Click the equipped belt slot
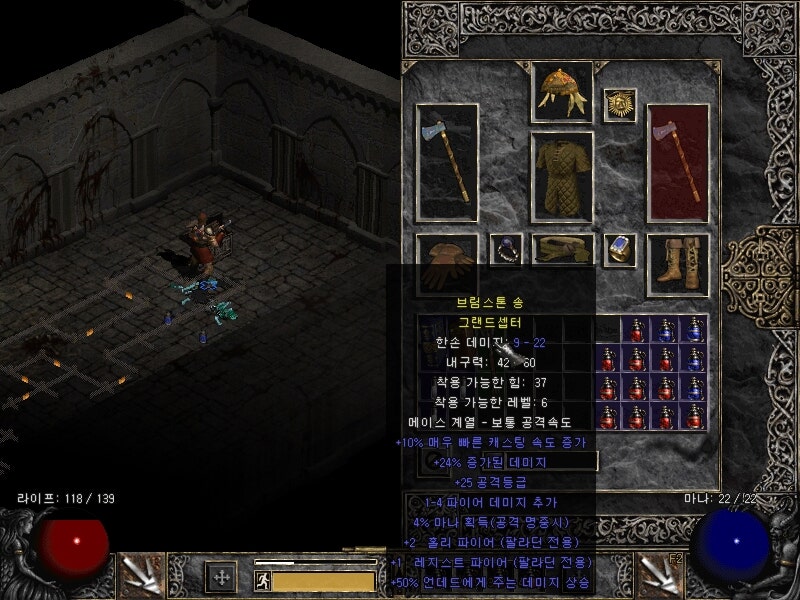The image size is (800, 600). pos(562,248)
